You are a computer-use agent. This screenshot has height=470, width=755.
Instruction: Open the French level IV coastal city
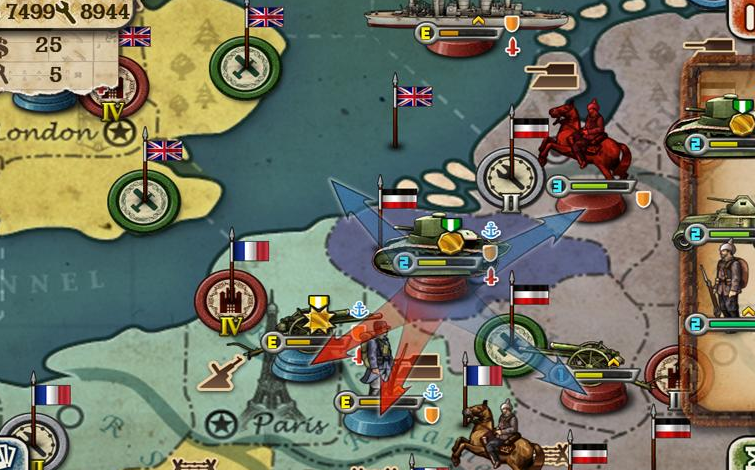pos(231,302)
